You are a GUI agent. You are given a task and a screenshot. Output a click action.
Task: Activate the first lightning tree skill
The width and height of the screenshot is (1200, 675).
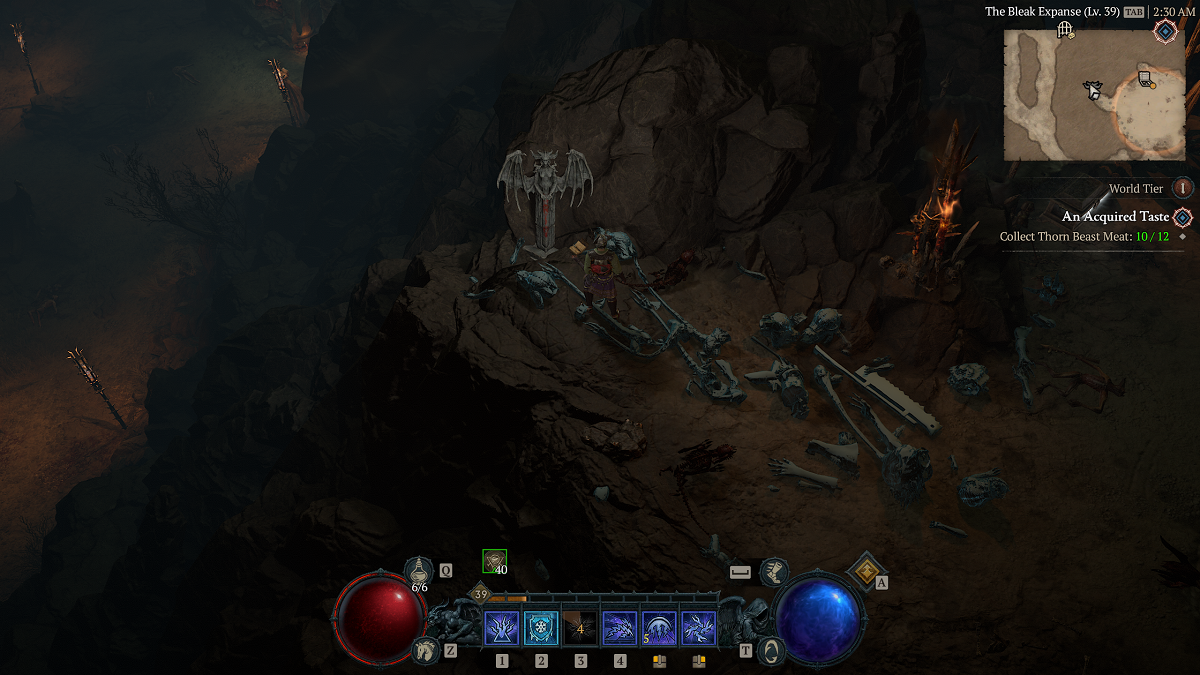(502, 629)
